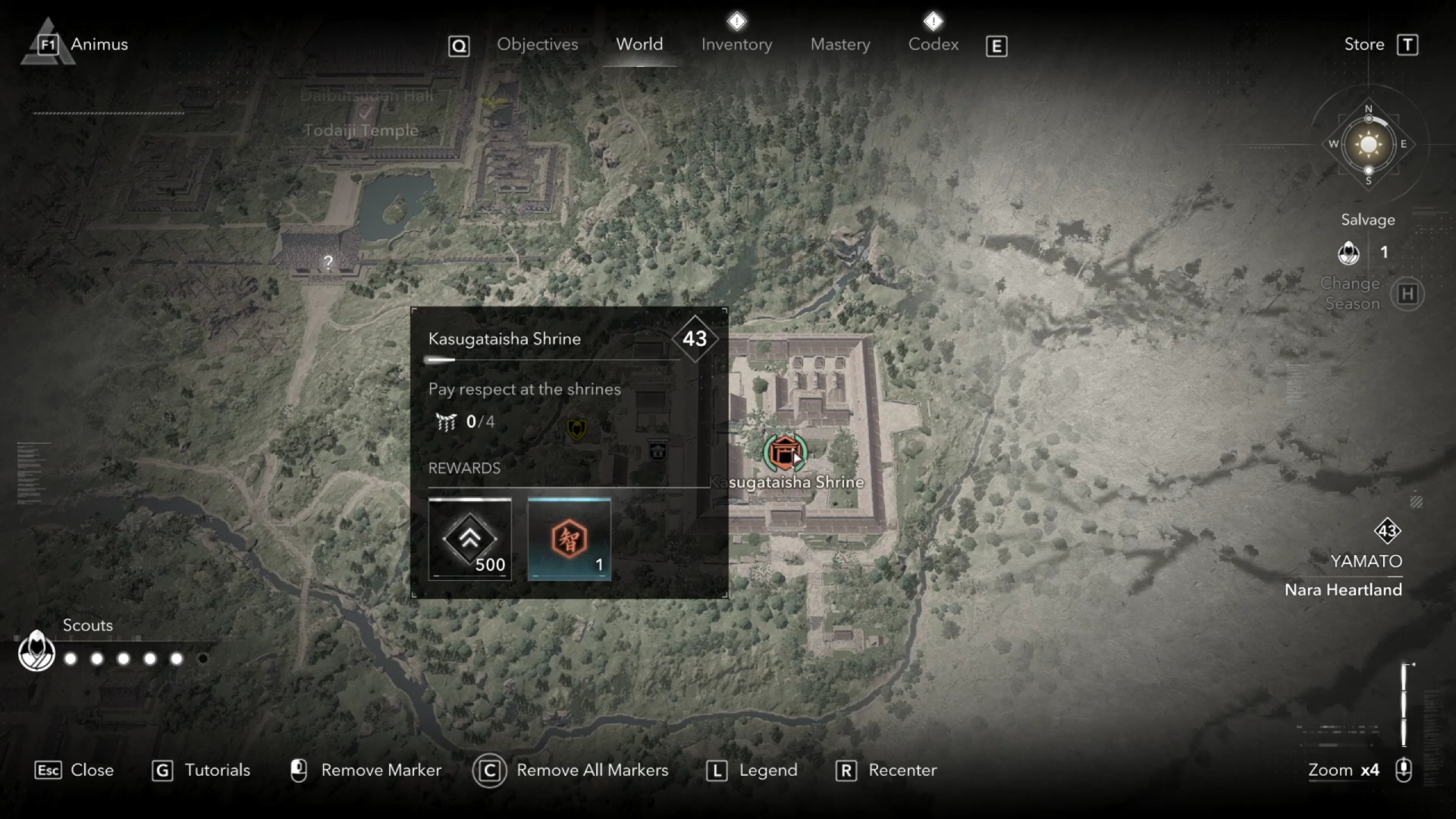Select the Kasugataisha Shrine map marker
Screen dimensions: 1456x819
784,453
